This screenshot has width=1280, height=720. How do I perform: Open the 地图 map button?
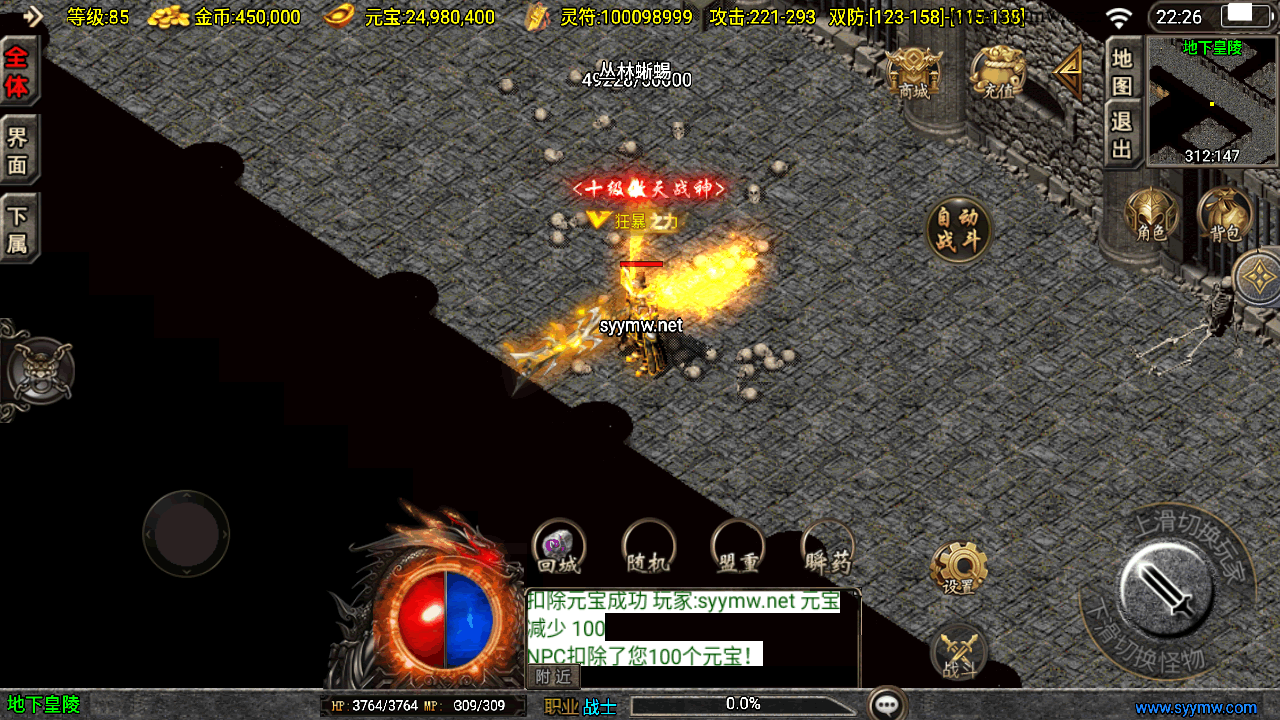(1123, 72)
